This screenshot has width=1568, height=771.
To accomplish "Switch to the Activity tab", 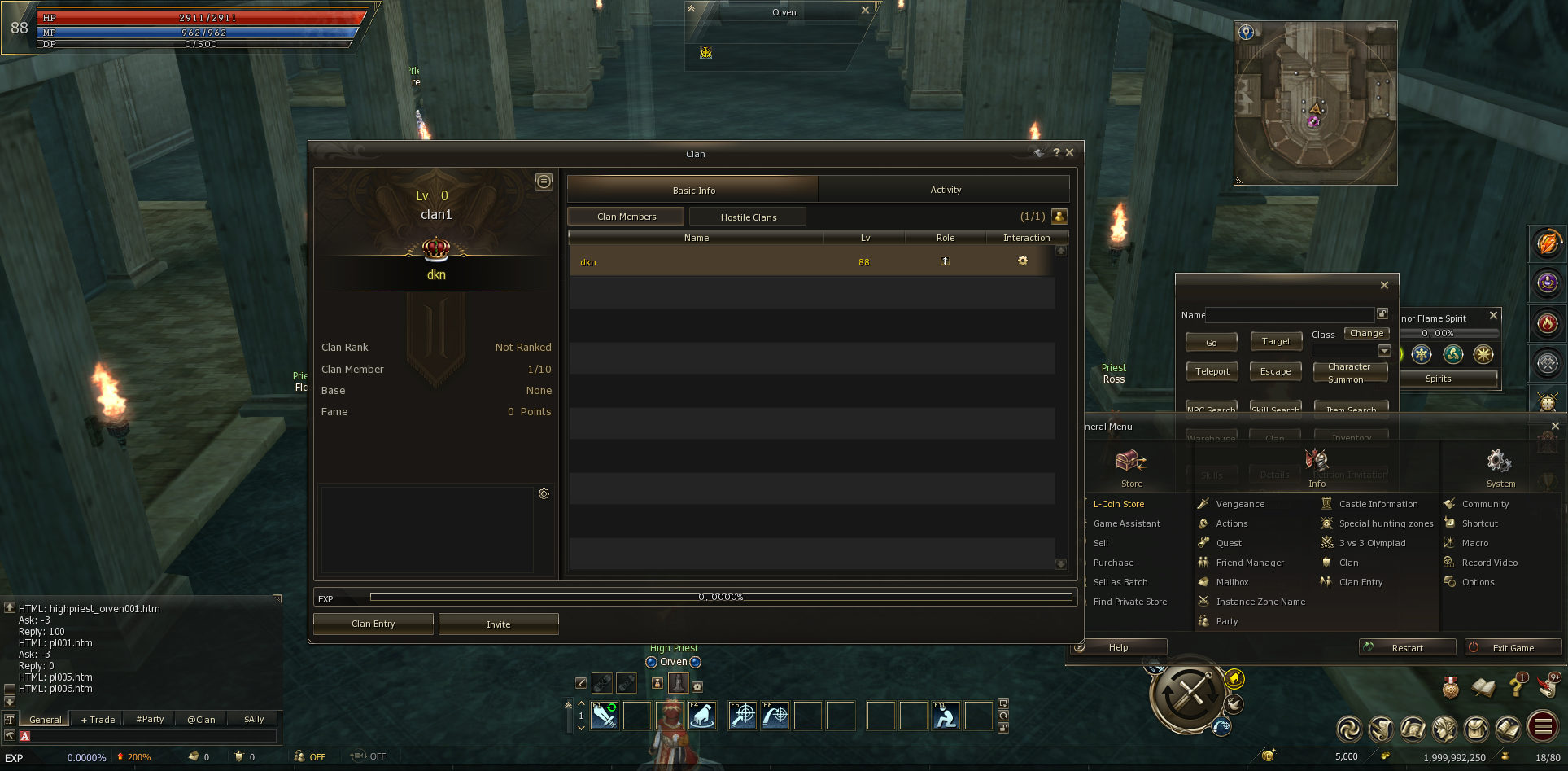I will point(945,190).
